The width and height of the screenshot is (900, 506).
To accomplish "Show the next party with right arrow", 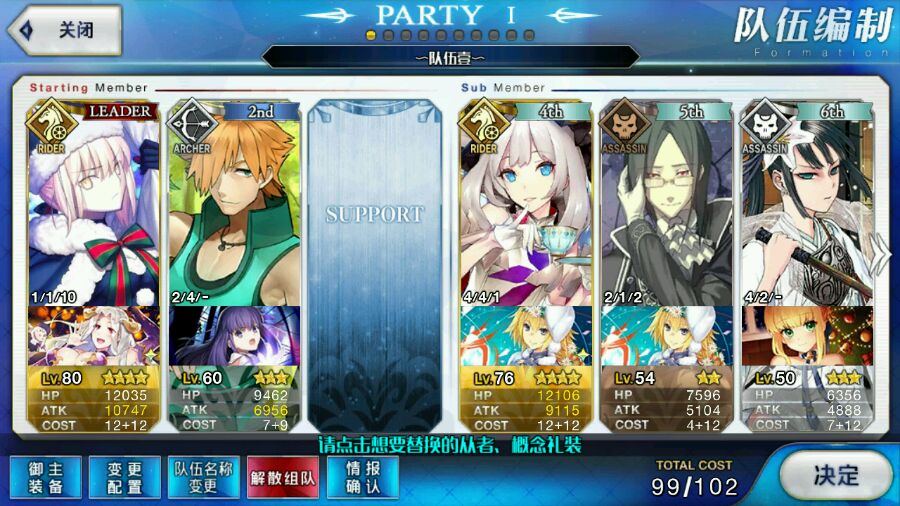I will point(884,255).
